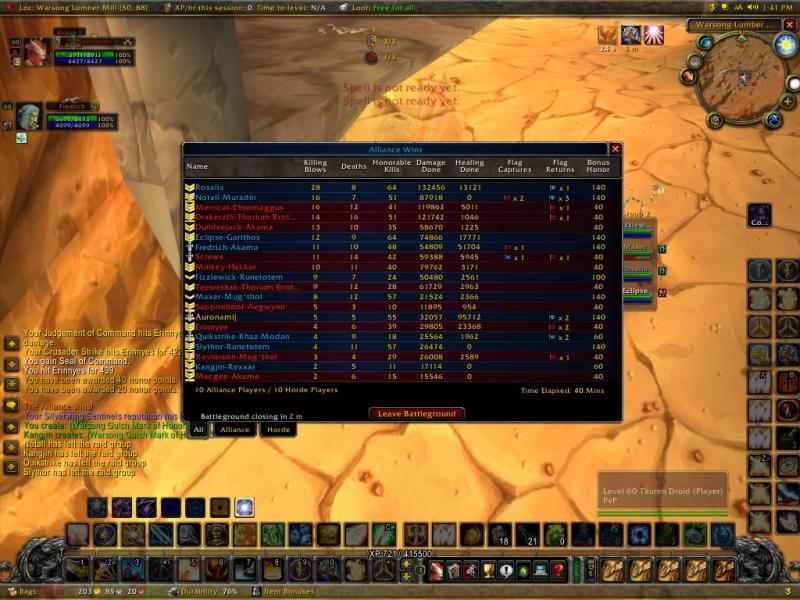Image resolution: width=800 pixels, height=600 pixels.
Task: Select the All scoreboard tab
Action: pyautogui.click(x=199, y=429)
